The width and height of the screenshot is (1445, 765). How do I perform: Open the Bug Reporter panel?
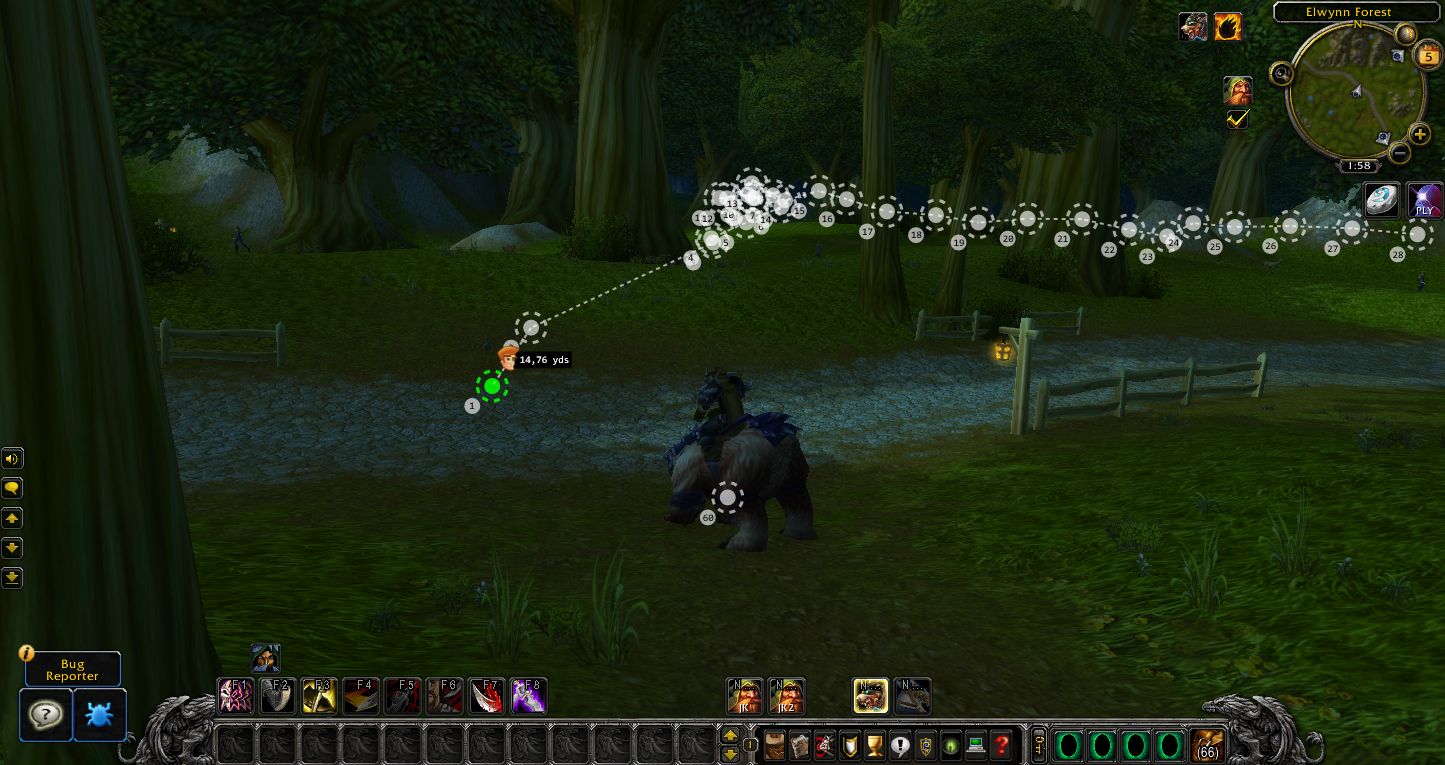click(x=72, y=669)
